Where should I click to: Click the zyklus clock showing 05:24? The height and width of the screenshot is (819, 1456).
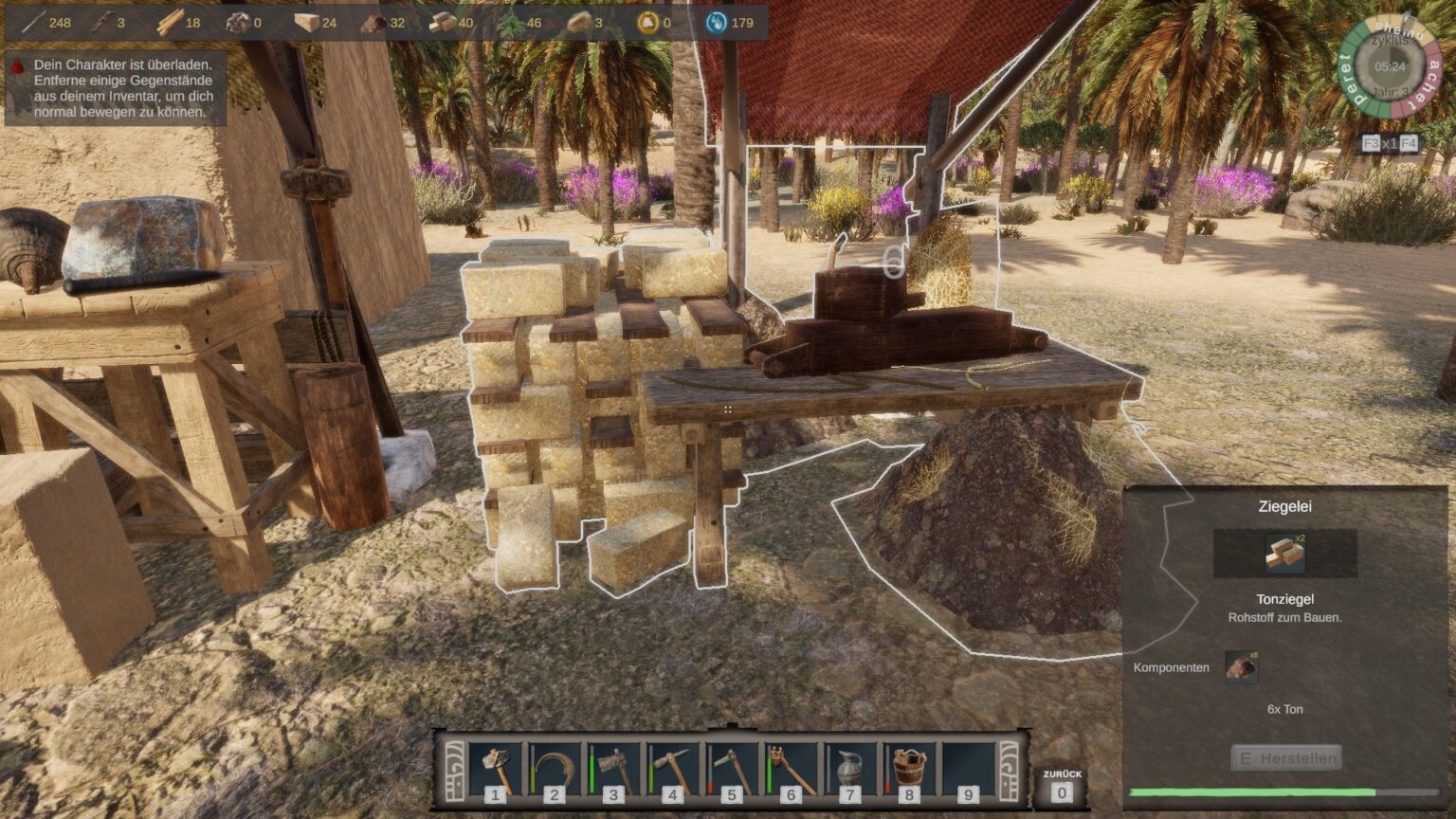[x=1390, y=68]
